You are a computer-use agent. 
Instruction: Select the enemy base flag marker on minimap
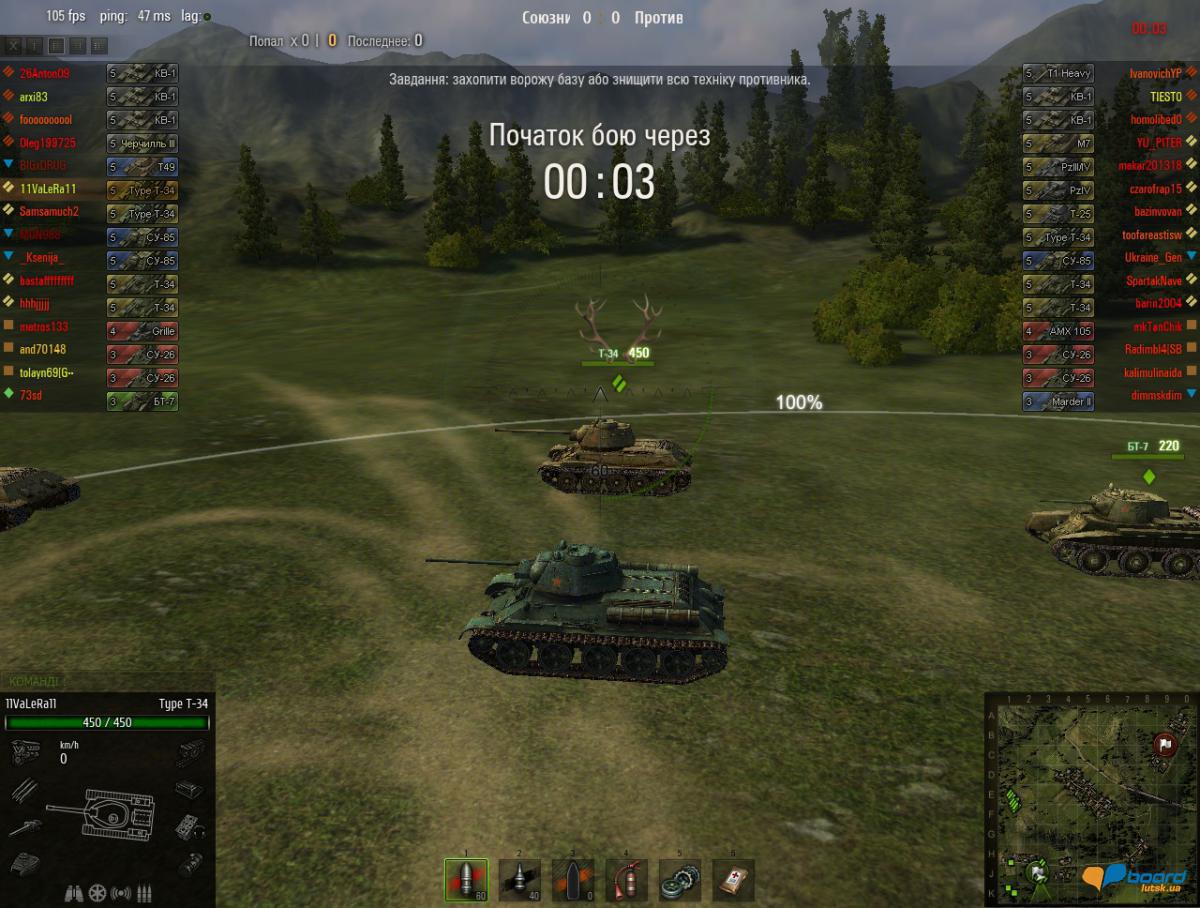[1165, 744]
